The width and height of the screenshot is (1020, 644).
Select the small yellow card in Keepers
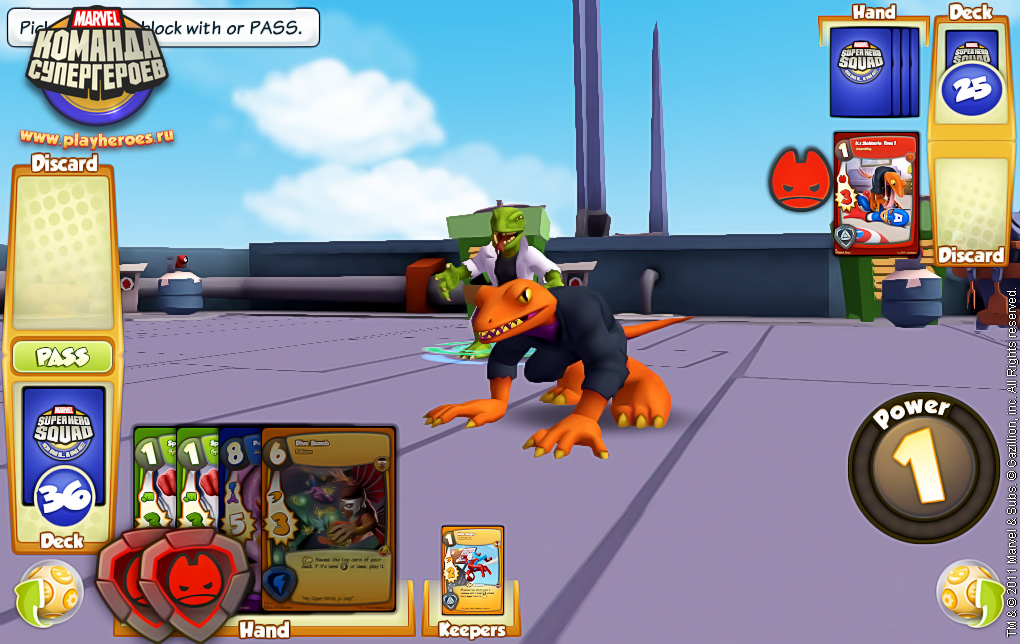coord(472,569)
